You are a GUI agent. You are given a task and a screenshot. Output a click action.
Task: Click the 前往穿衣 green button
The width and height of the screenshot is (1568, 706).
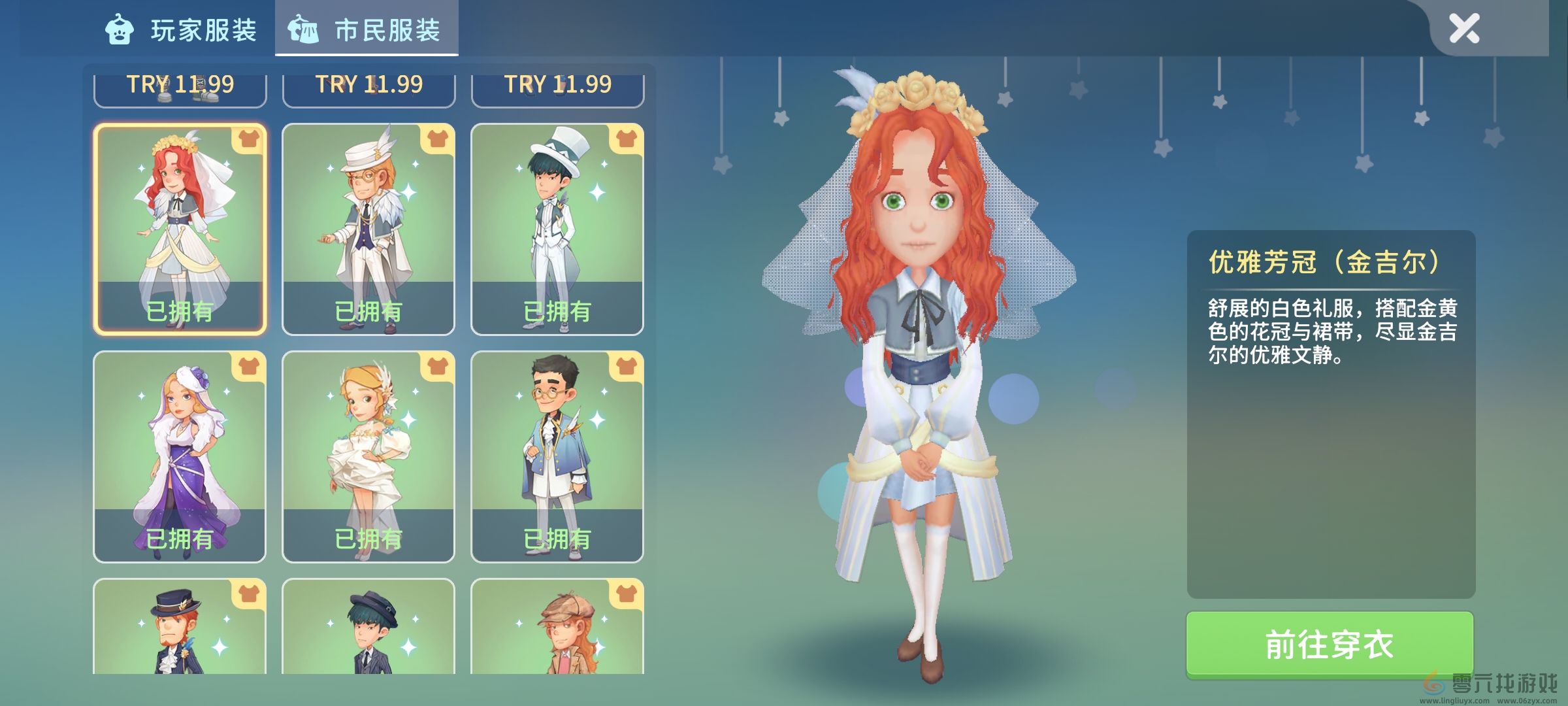(x=1330, y=645)
